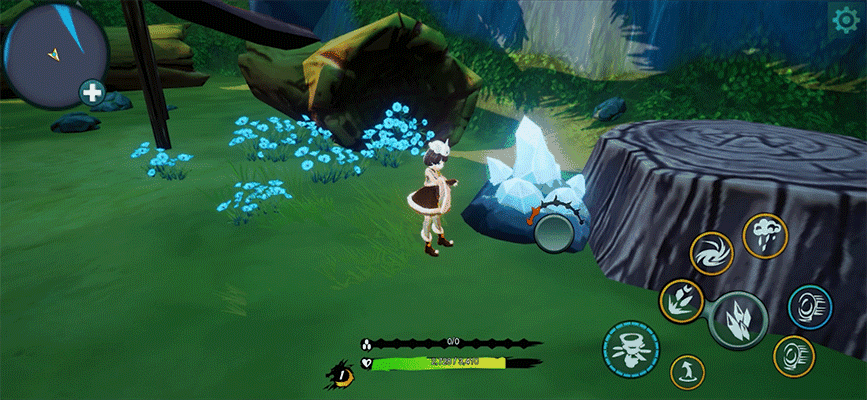Image resolution: width=867 pixels, height=400 pixels.
Task: Activate the swirling vortex ability
Action: [x=711, y=253]
